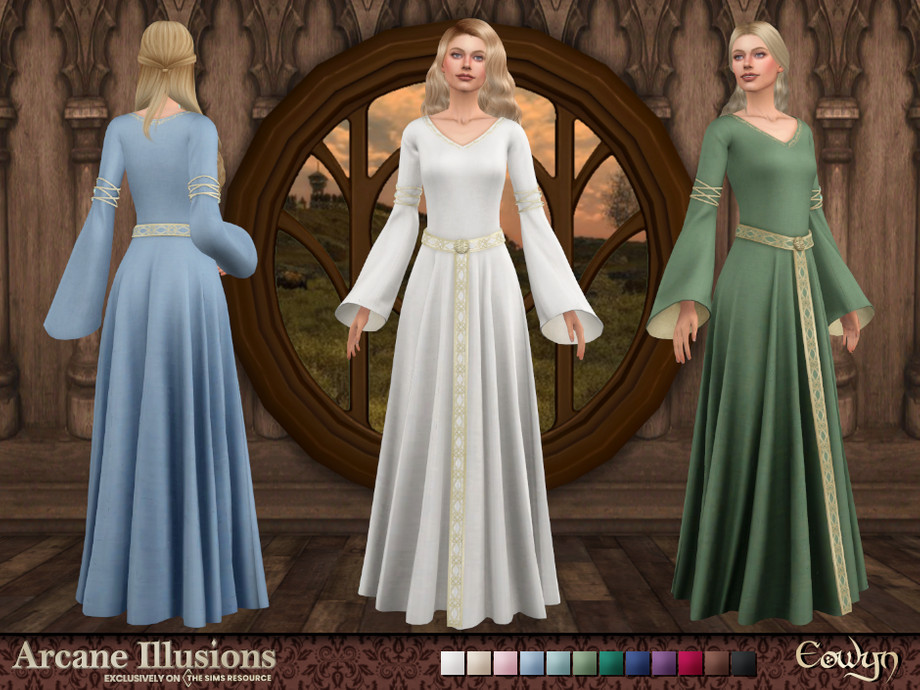Choose the pale aqua swatch
This screenshot has height=690, width=920.
pyautogui.click(x=558, y=664)
